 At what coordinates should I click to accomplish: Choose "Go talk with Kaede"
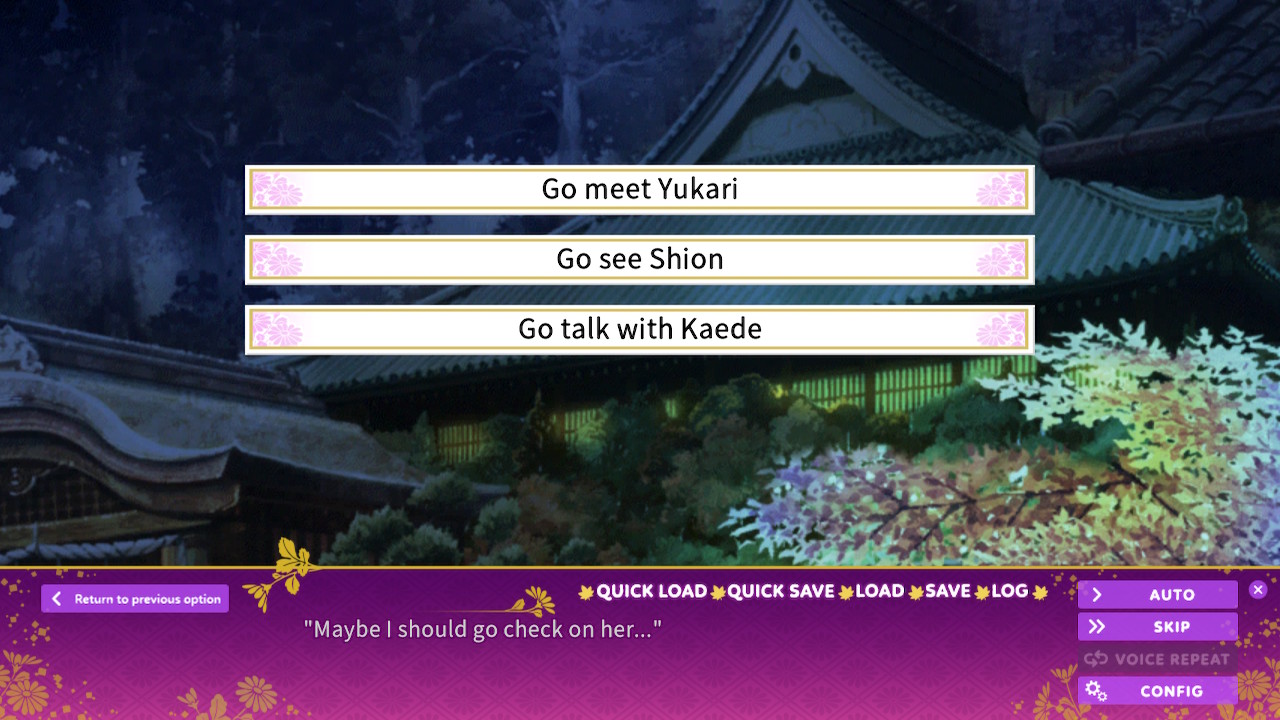tap(639, 328)
